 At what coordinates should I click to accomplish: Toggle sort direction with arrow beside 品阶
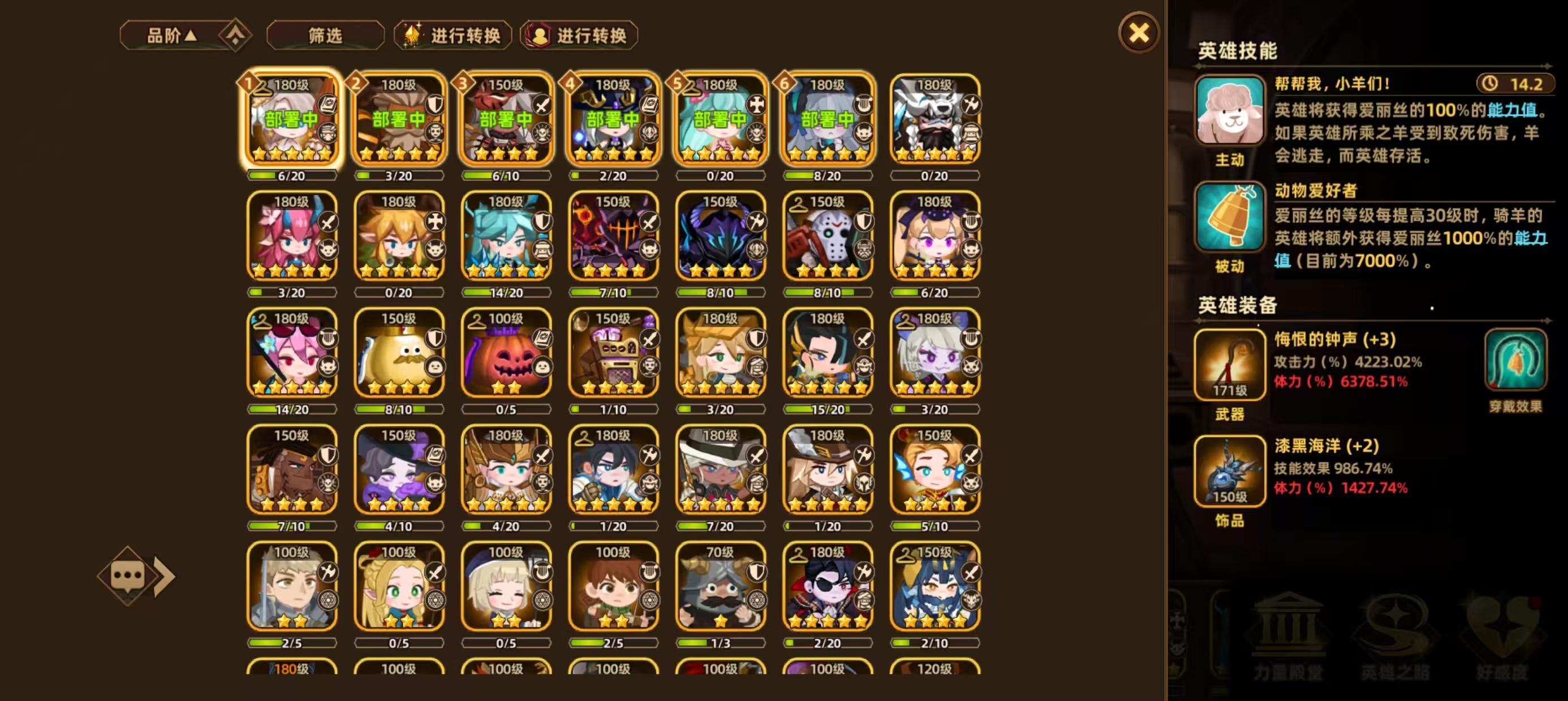[x=195, y=34]
